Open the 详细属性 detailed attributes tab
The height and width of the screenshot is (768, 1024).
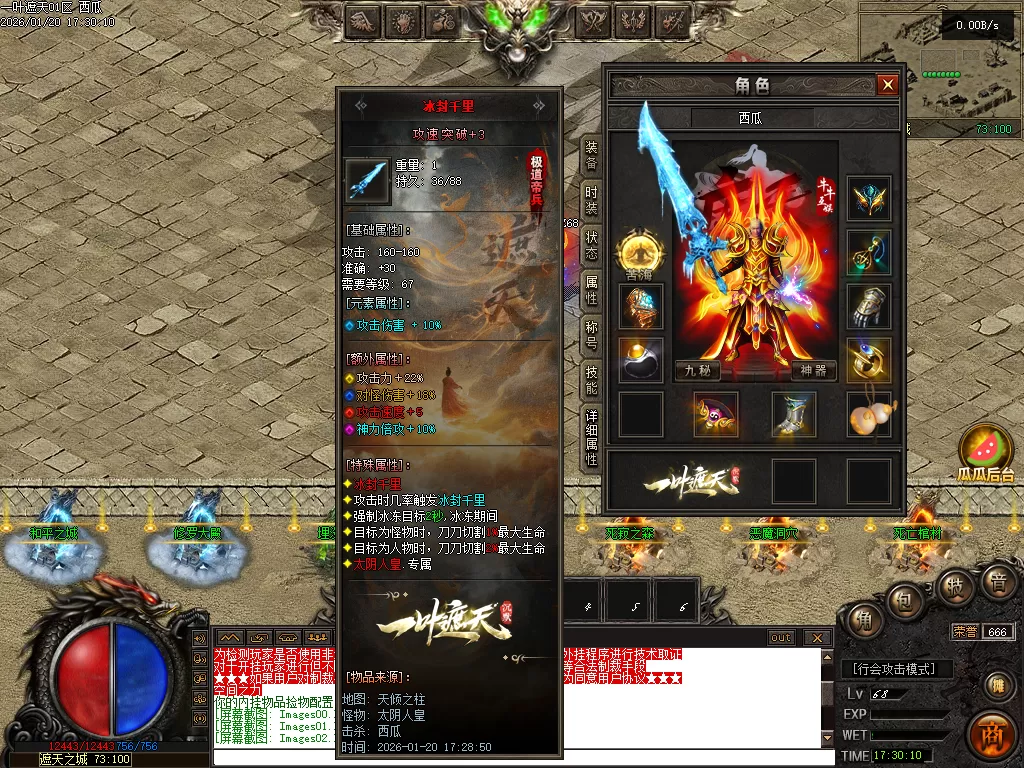(x=592, y=438)
